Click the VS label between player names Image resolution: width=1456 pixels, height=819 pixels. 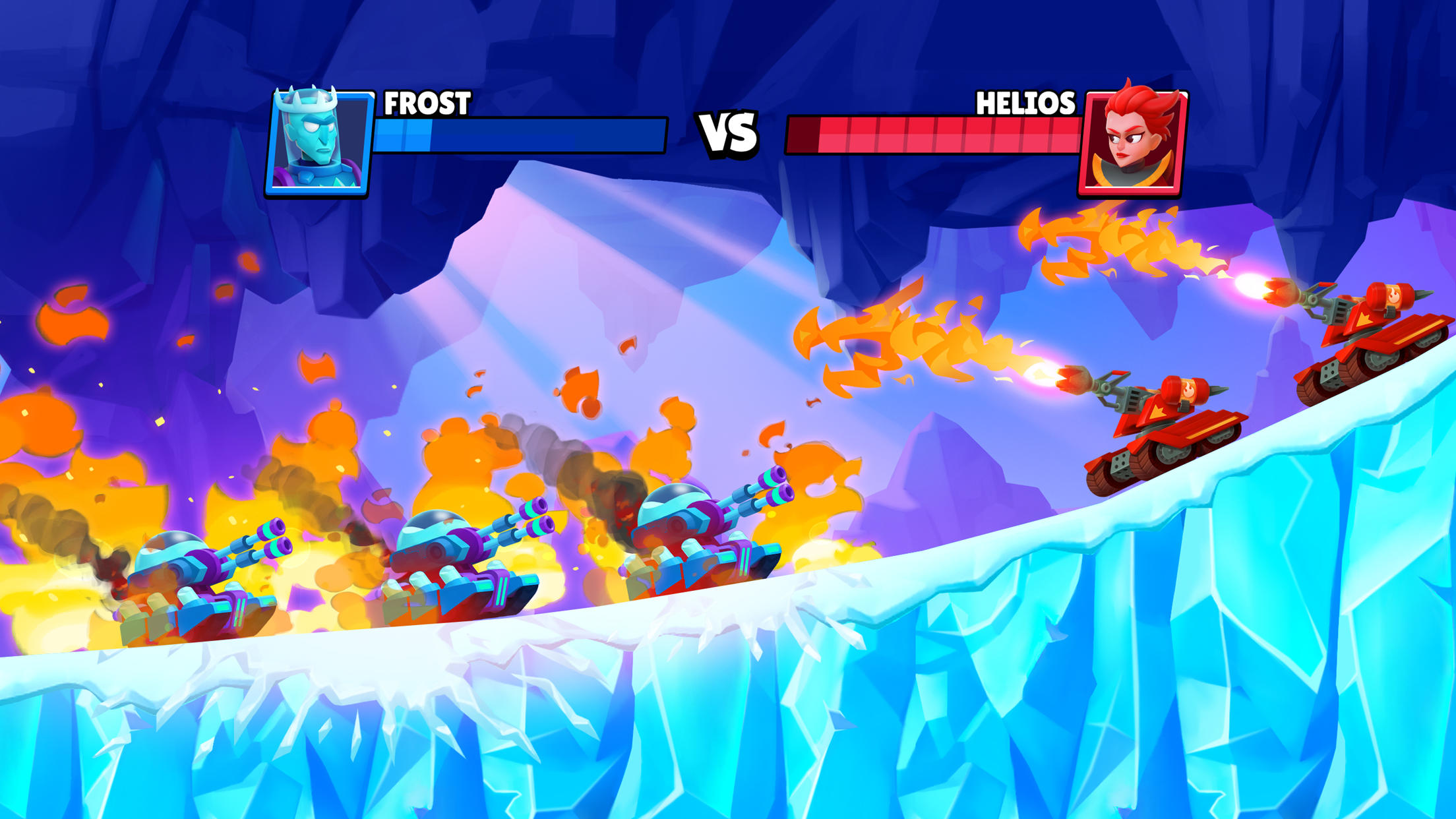tap(728, 135)
